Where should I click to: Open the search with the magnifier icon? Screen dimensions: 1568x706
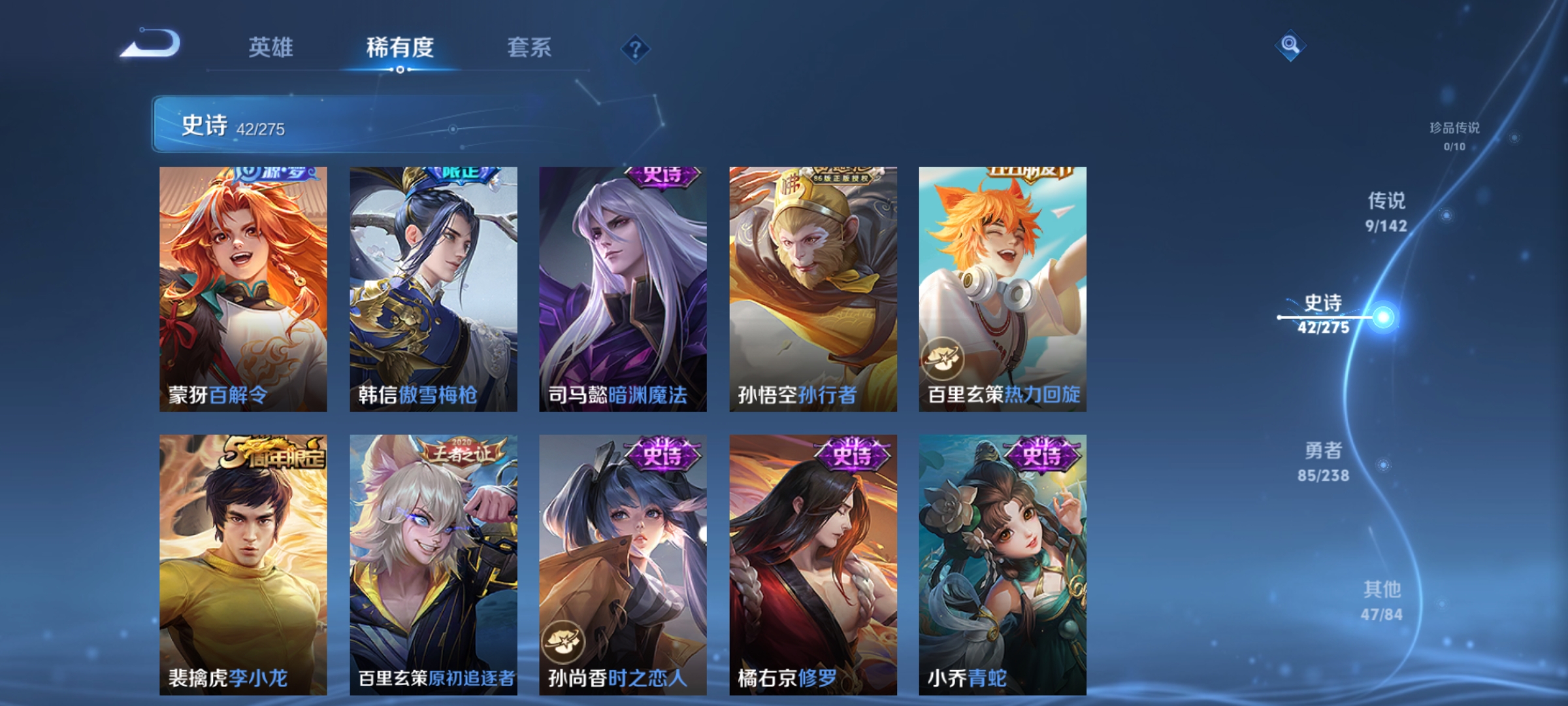click(x=1289, y=44)
